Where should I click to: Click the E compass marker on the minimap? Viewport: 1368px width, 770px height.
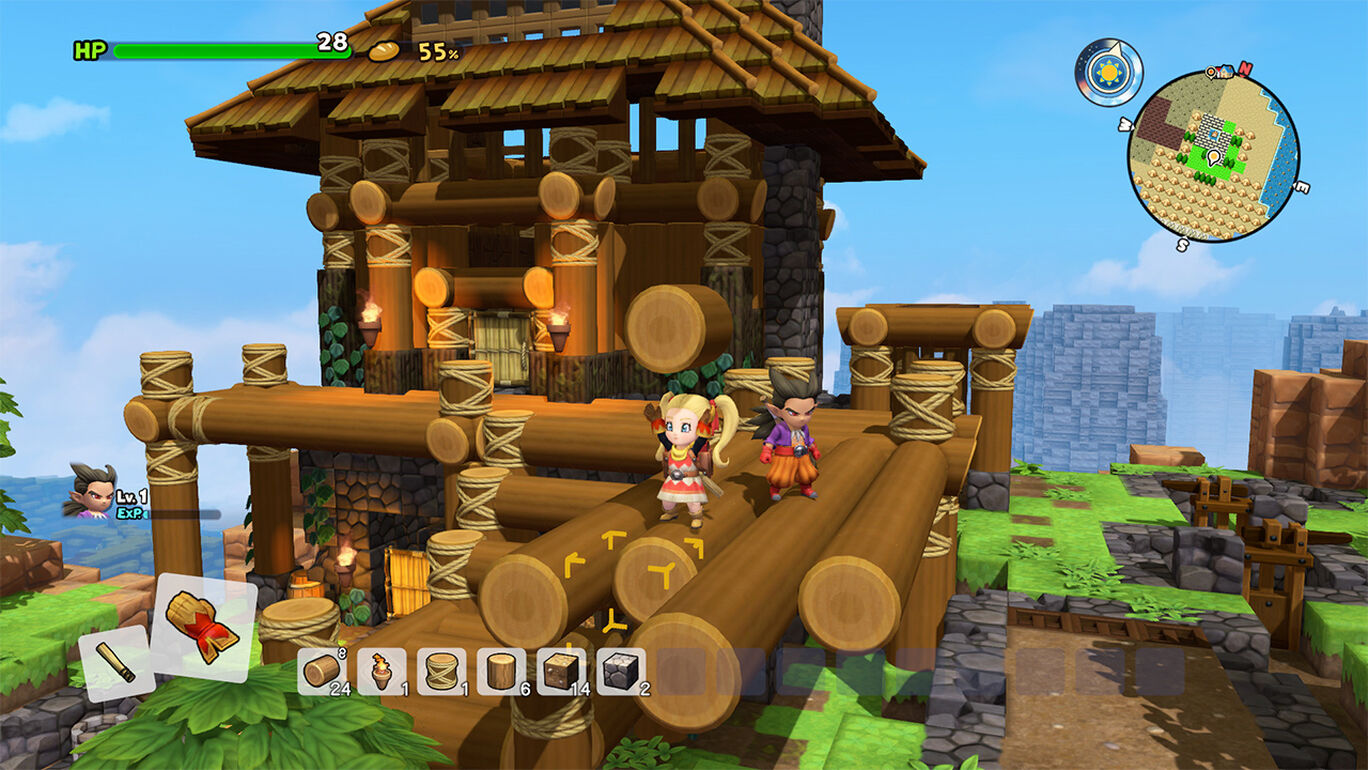1301,187
